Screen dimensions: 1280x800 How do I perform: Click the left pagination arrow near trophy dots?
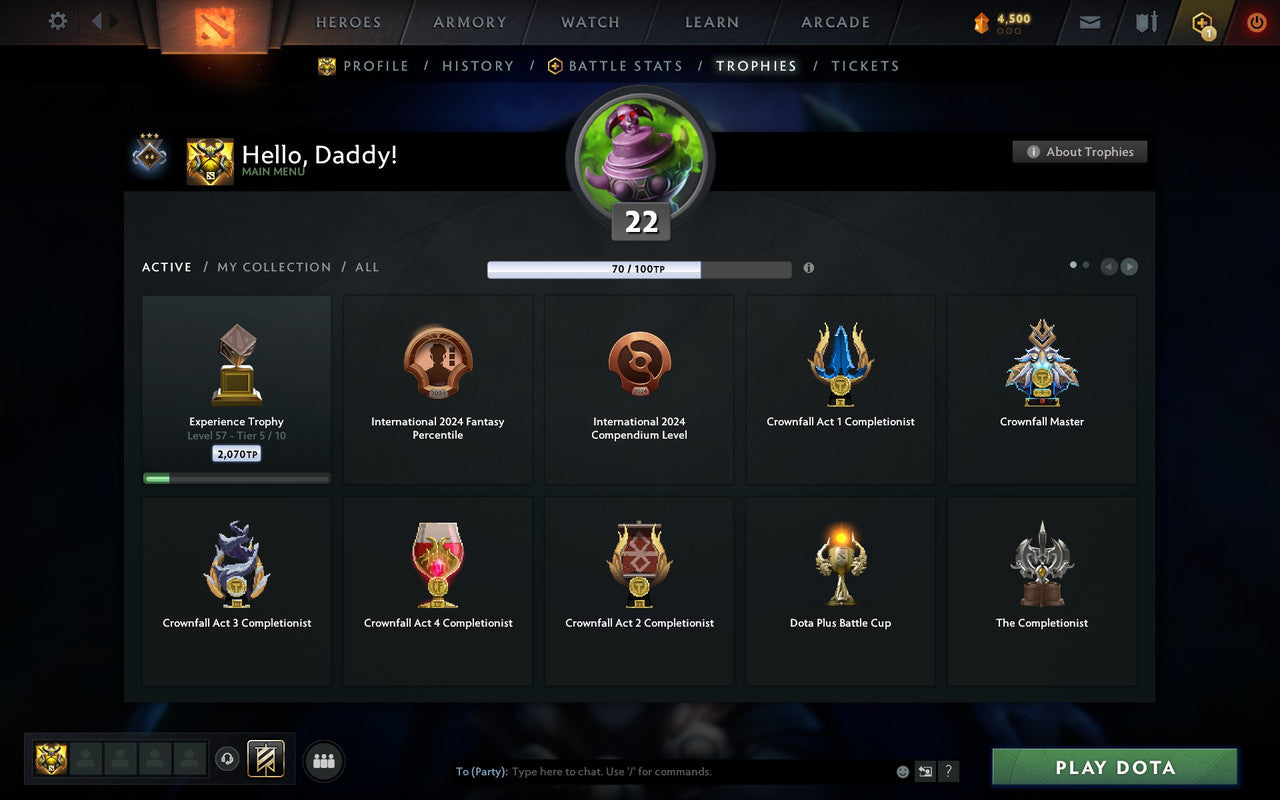point(1108,267)
